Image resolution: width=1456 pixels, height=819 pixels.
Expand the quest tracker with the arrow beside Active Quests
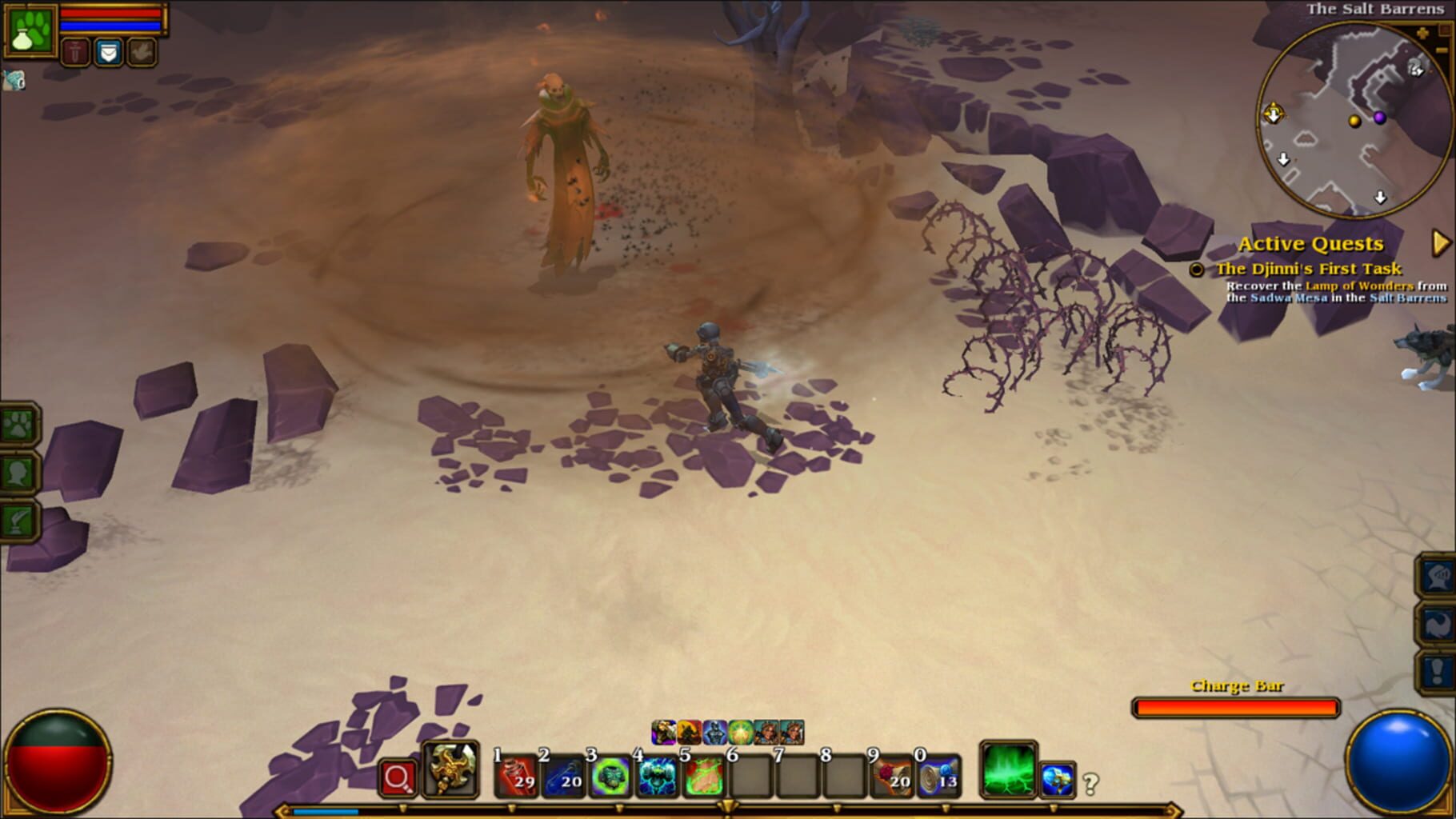point(1440,242)
